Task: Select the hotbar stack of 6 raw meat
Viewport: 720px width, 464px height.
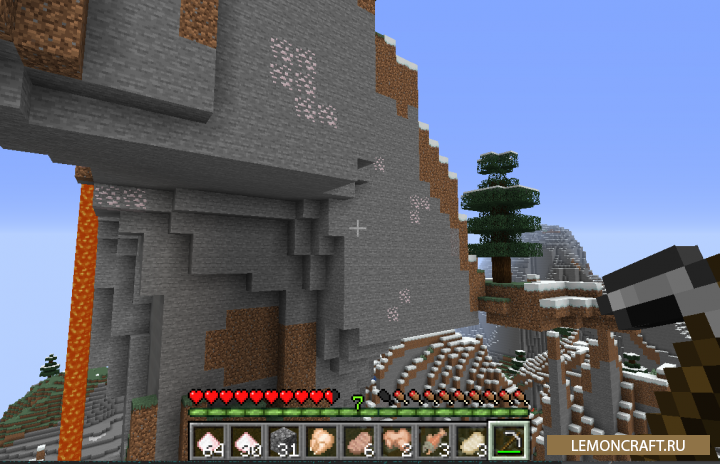Action: [358, 439]
